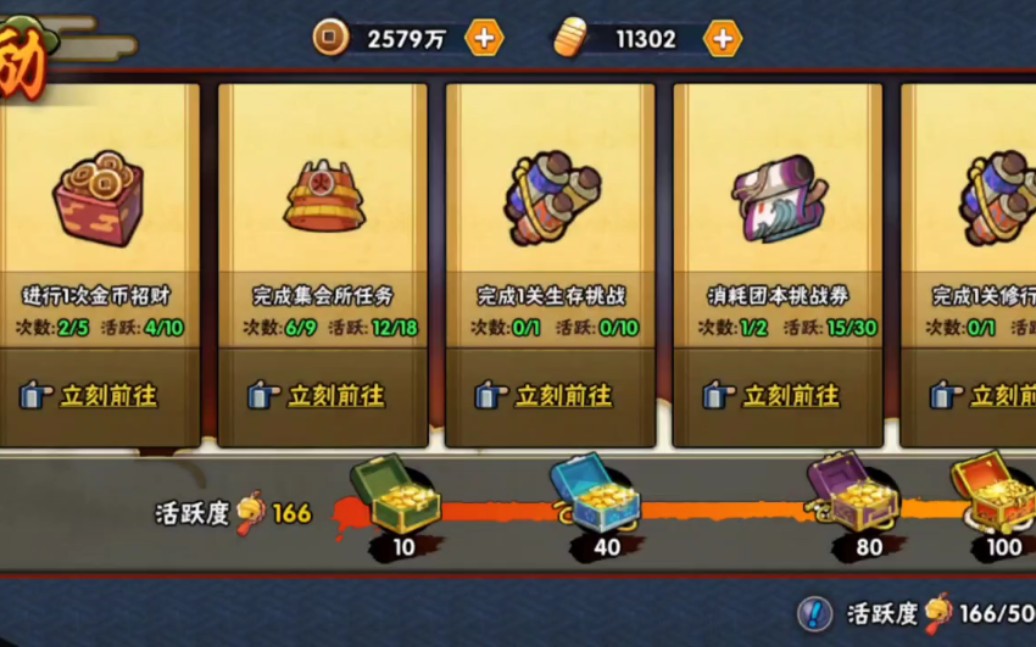Select the survival challenge scrolls icon
The width and height of the screenshot is (1036, 647).
(x=551, y=197)
